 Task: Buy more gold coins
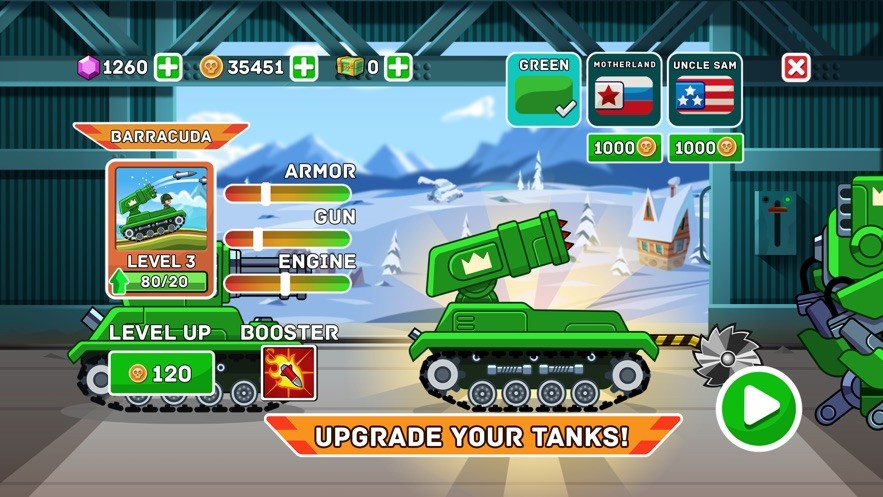point(303,67)
